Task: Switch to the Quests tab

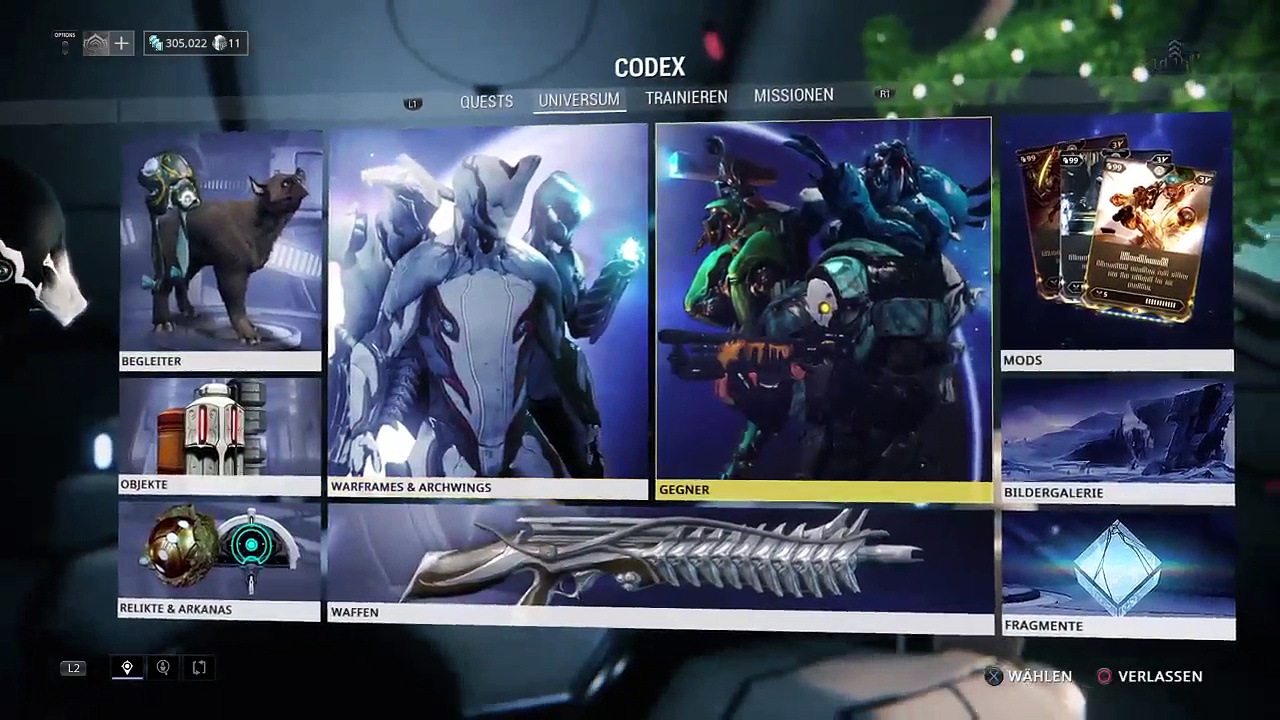Action: [x=486, y=101]
